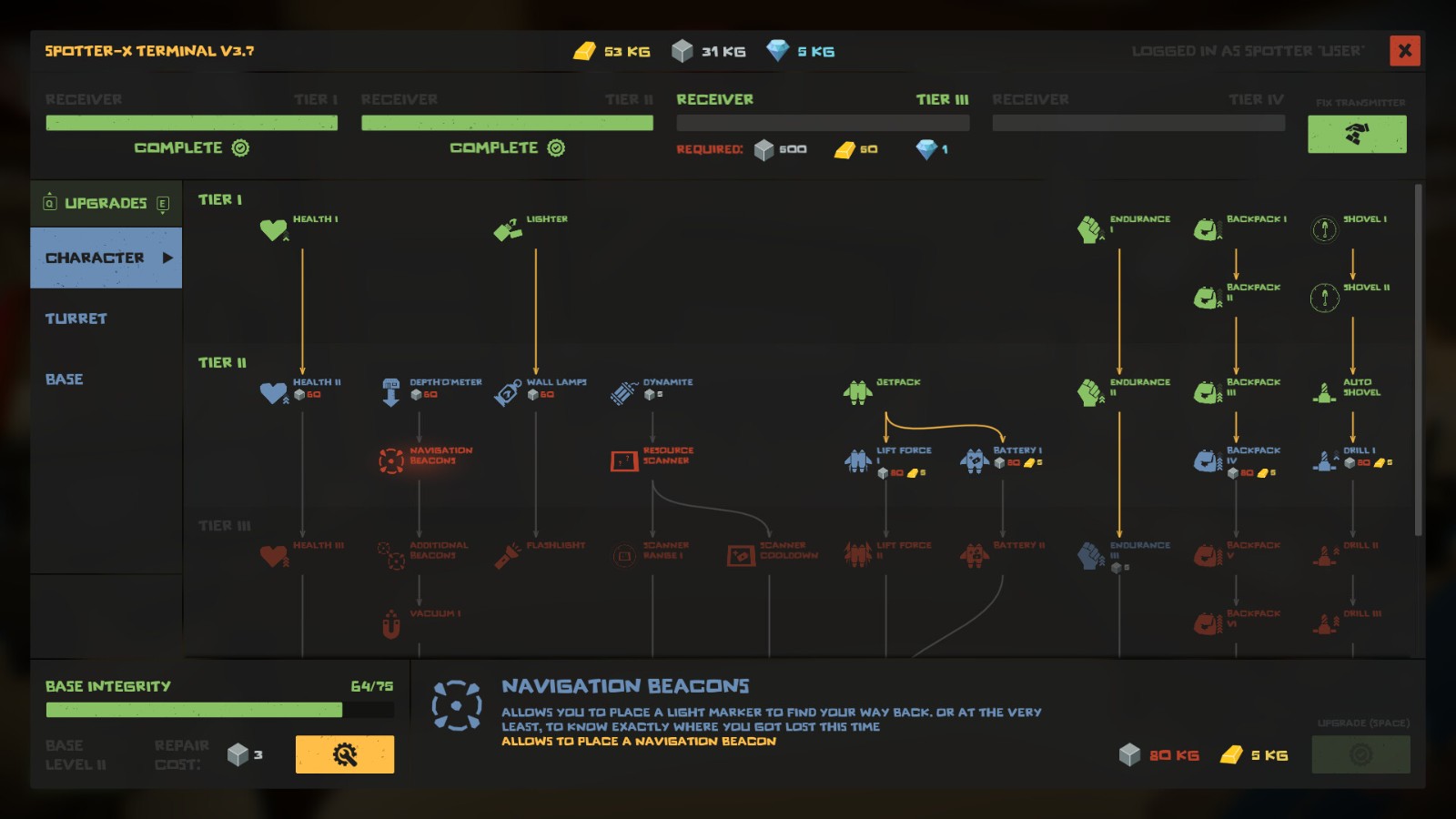Select the Character upgrades category
The width and height of the screenshot is (1456, 819).
coord(106,258)
